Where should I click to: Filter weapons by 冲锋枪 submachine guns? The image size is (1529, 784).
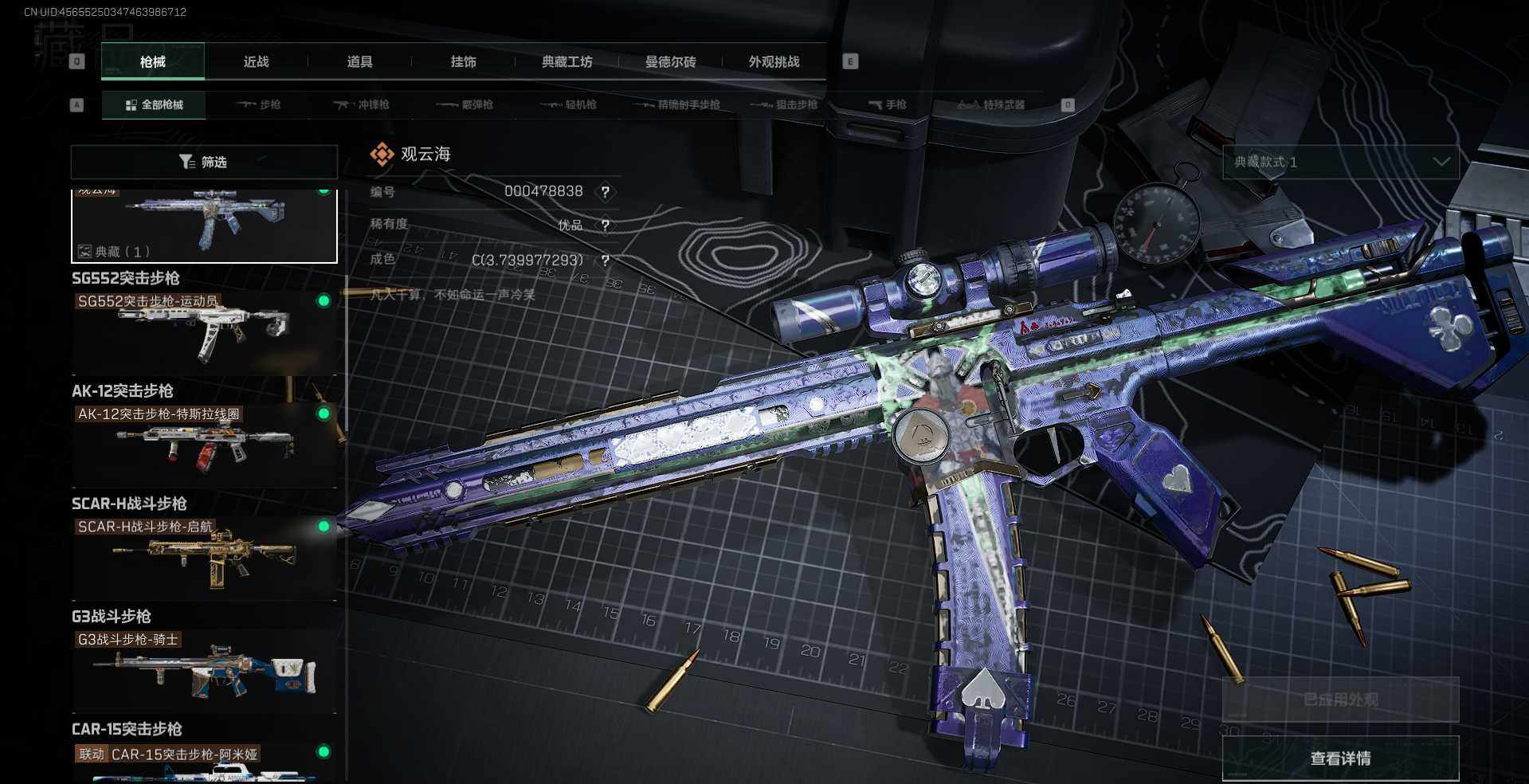pyautogui.click(x=362, y=104)
